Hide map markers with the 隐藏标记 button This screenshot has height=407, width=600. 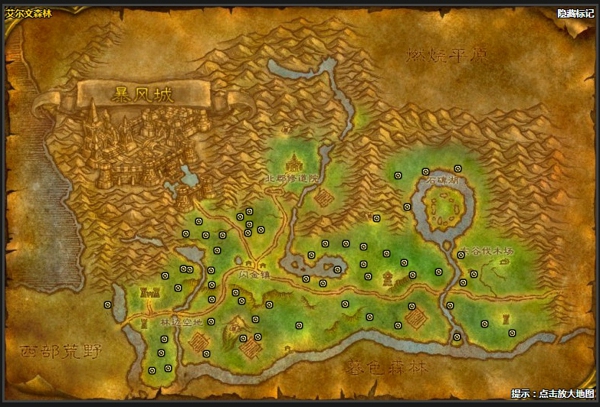click(x=575, y=14)
